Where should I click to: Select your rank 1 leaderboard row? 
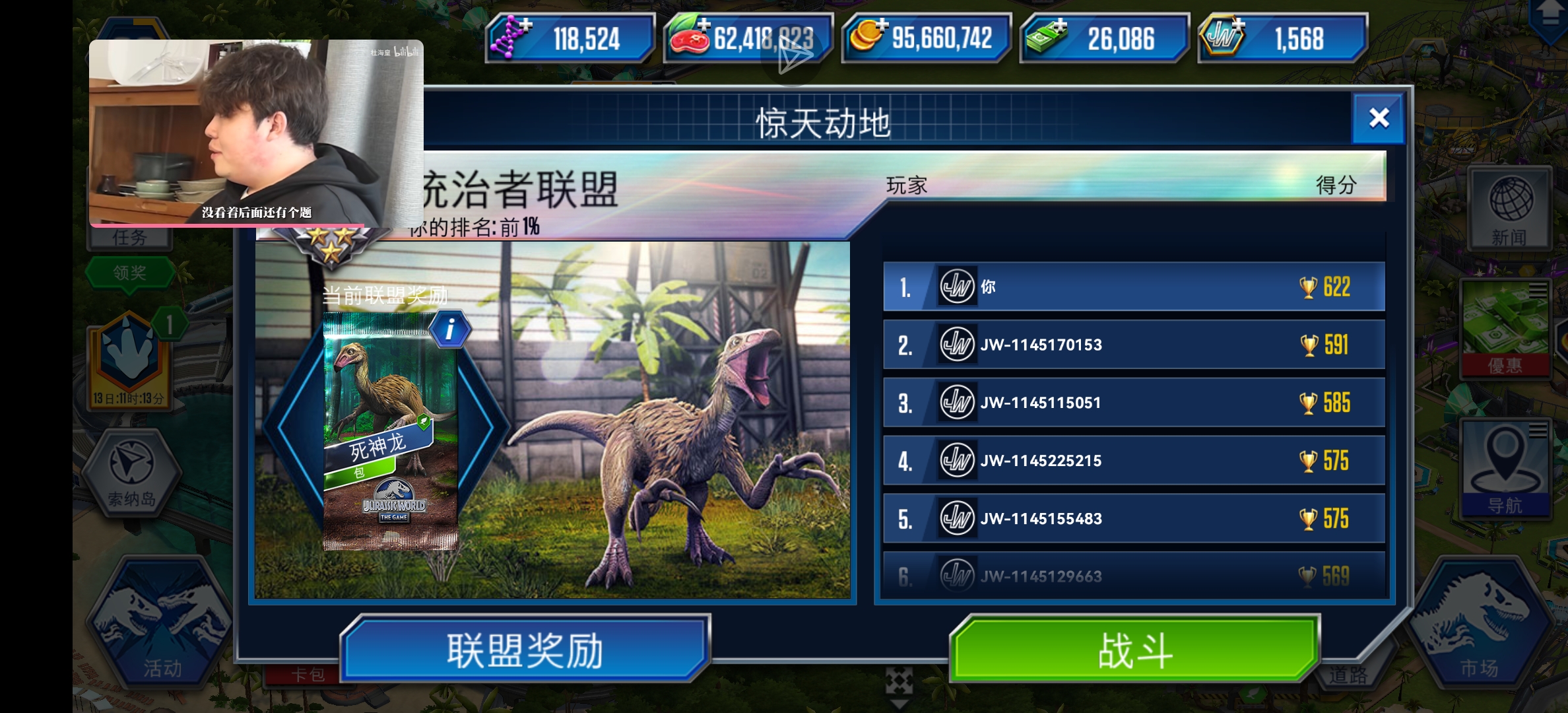(x=1134, y=287)
